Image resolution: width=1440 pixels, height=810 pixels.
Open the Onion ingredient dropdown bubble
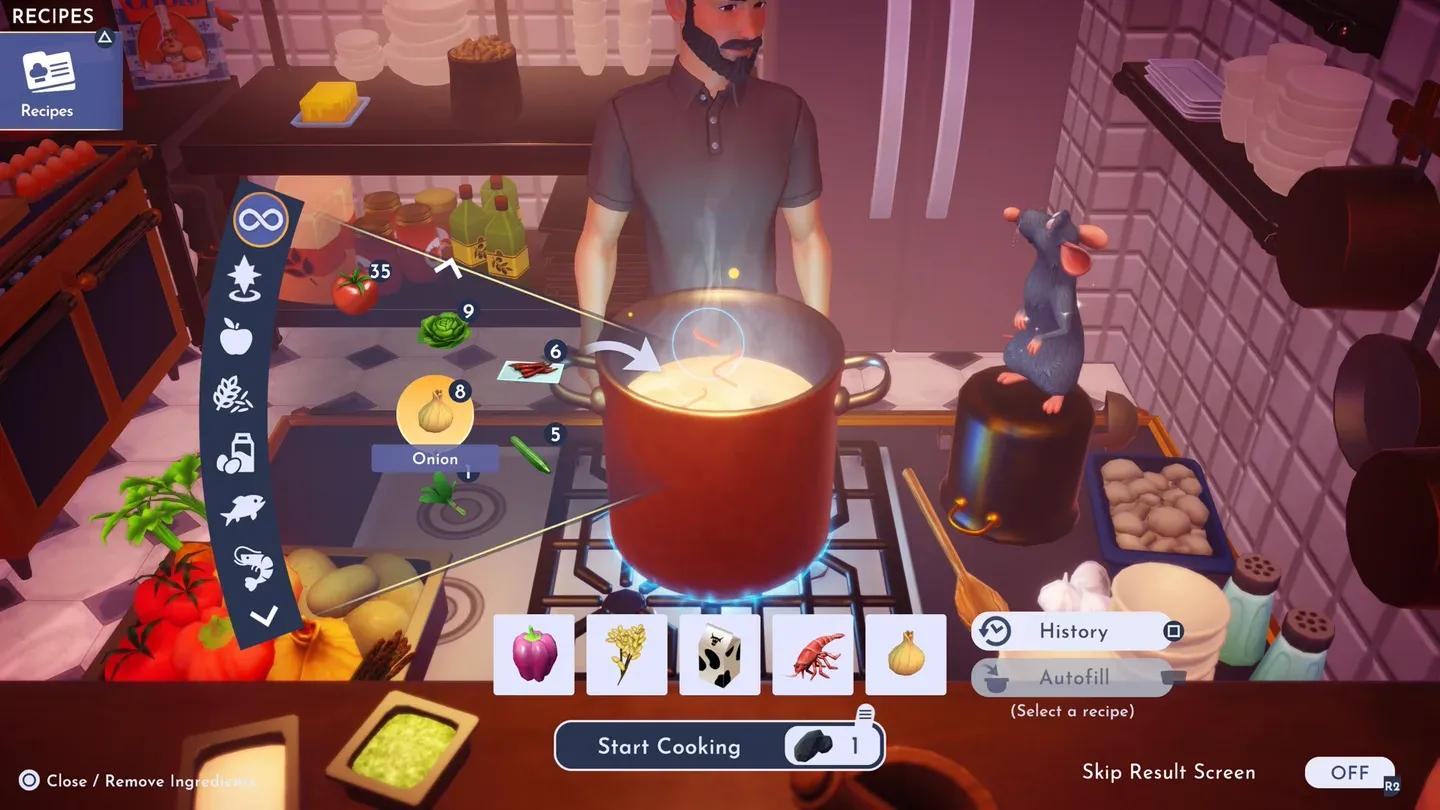(x=435, y=413)
